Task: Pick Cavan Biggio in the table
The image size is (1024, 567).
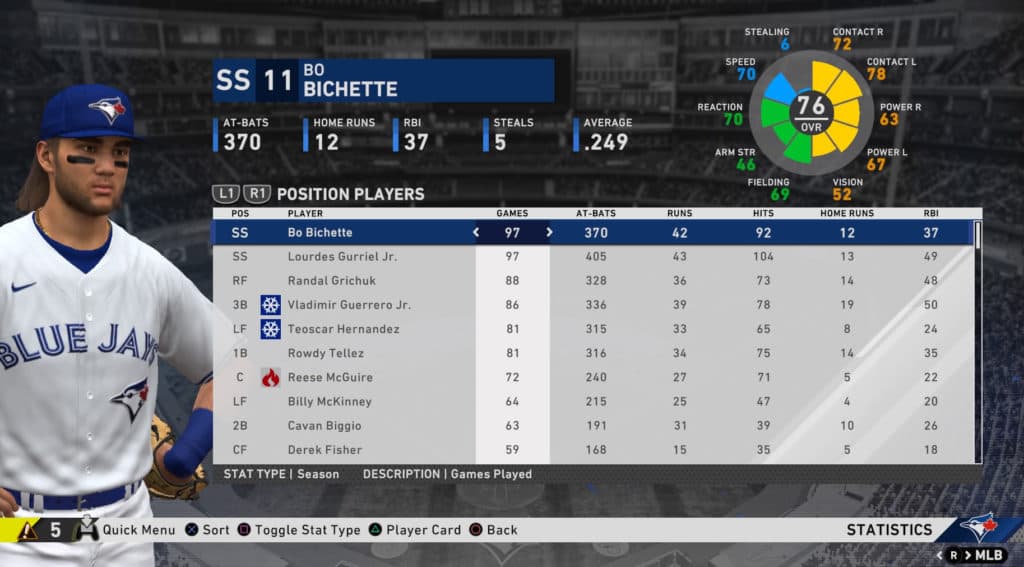Action: (323, 425)
